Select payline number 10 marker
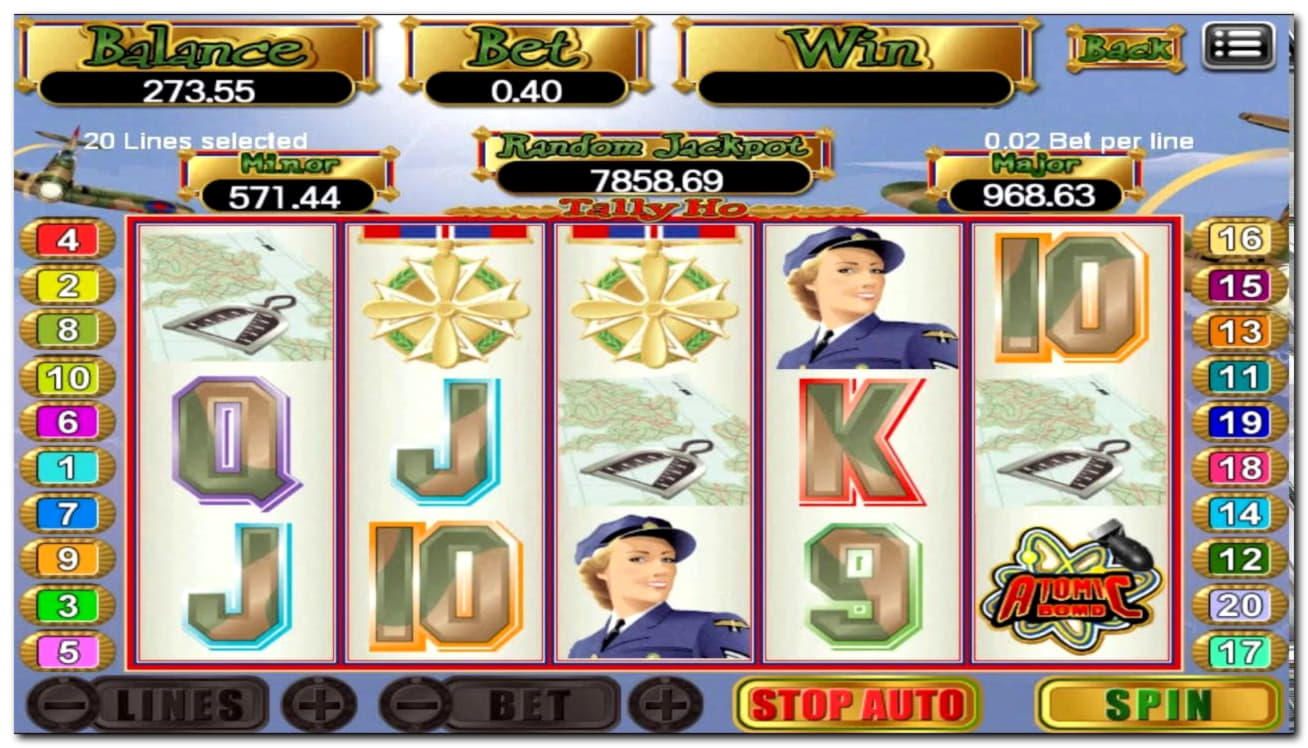Viewport: 1308px width, 748px height. tap(67, 378)
